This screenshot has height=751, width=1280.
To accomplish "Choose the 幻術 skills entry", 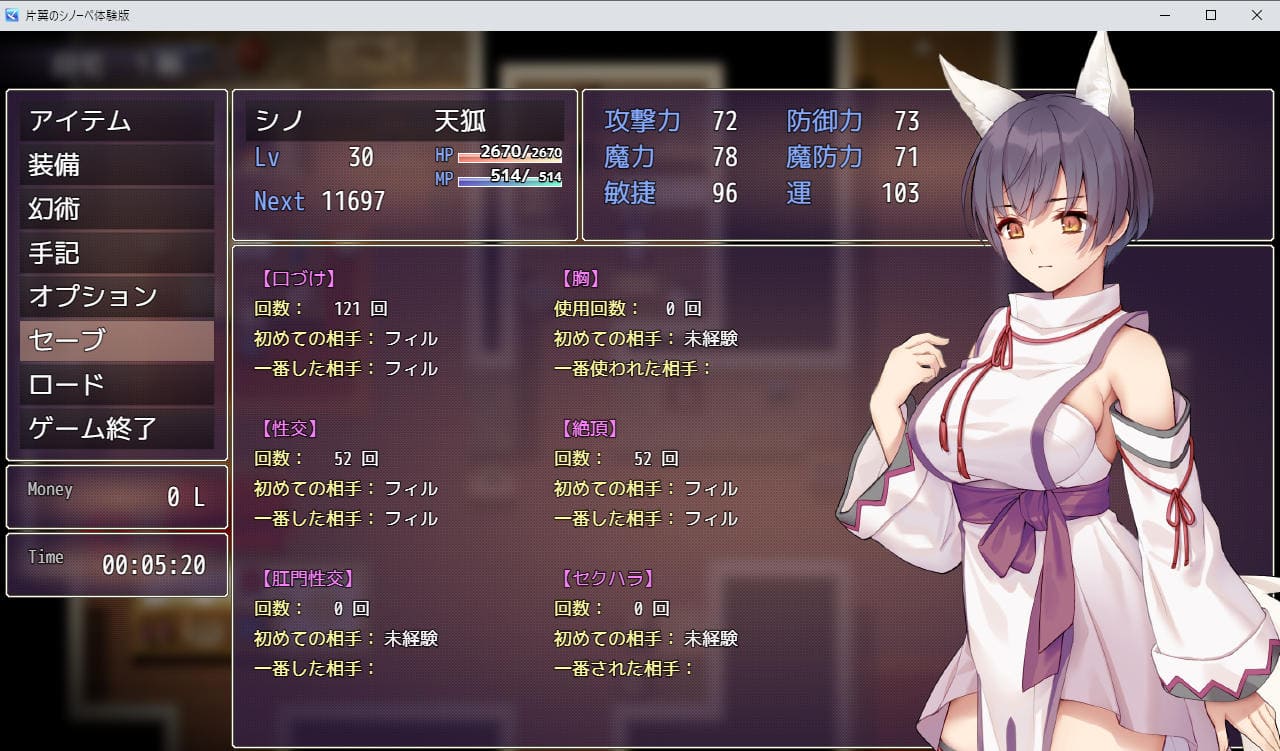I will [117, 209].
